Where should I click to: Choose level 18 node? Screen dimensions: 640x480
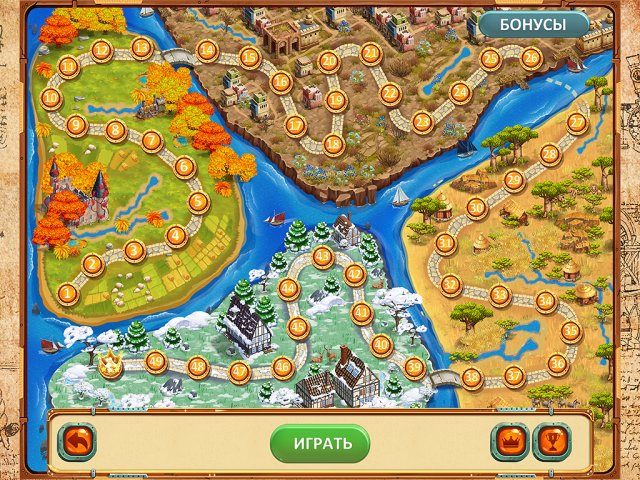pyautogui.click(x=334, y=145)
